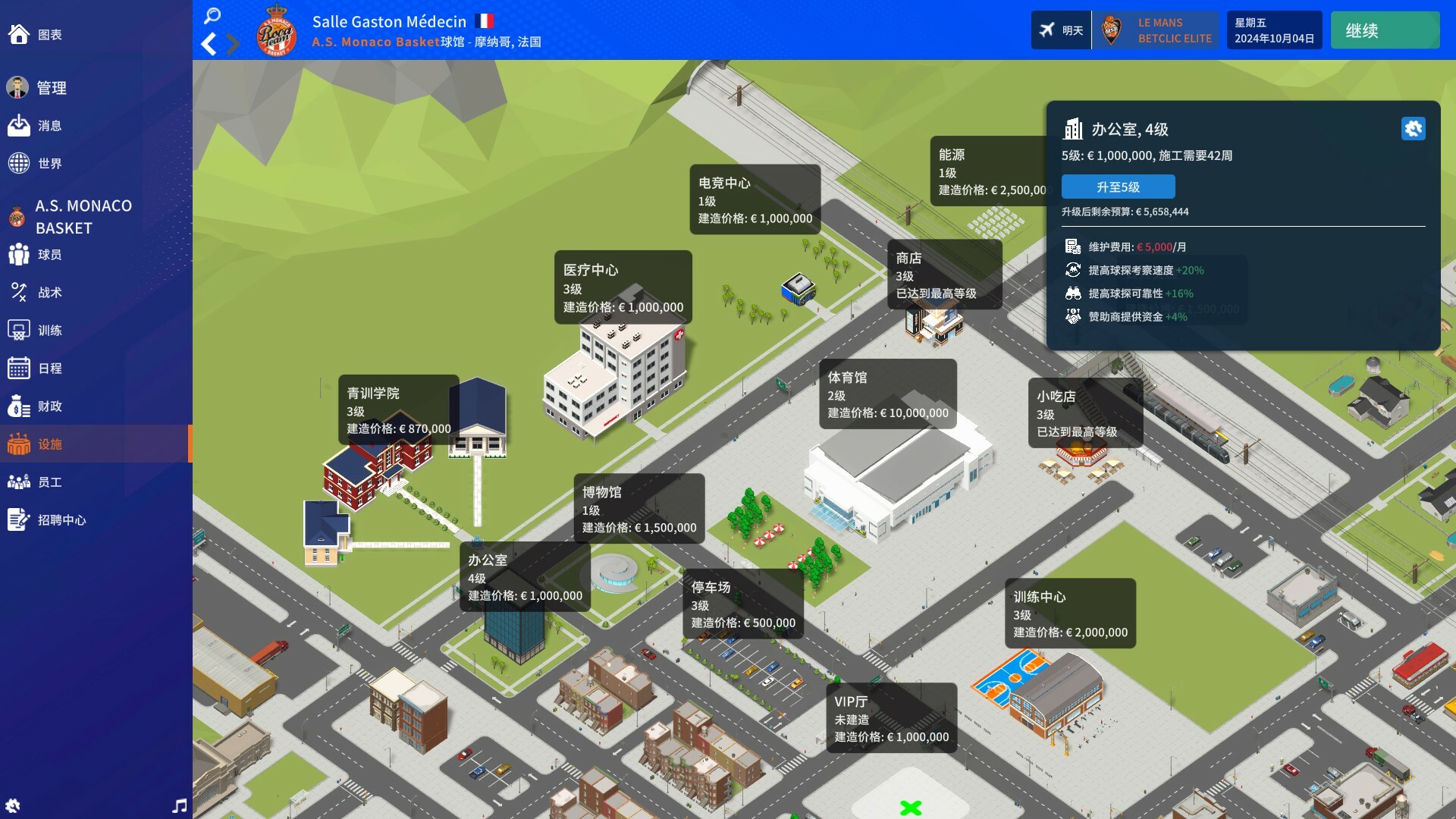Open the 招聘中心 recruitment center icon
Screen dimensions: 1456x819
click(x=18, y=520)
